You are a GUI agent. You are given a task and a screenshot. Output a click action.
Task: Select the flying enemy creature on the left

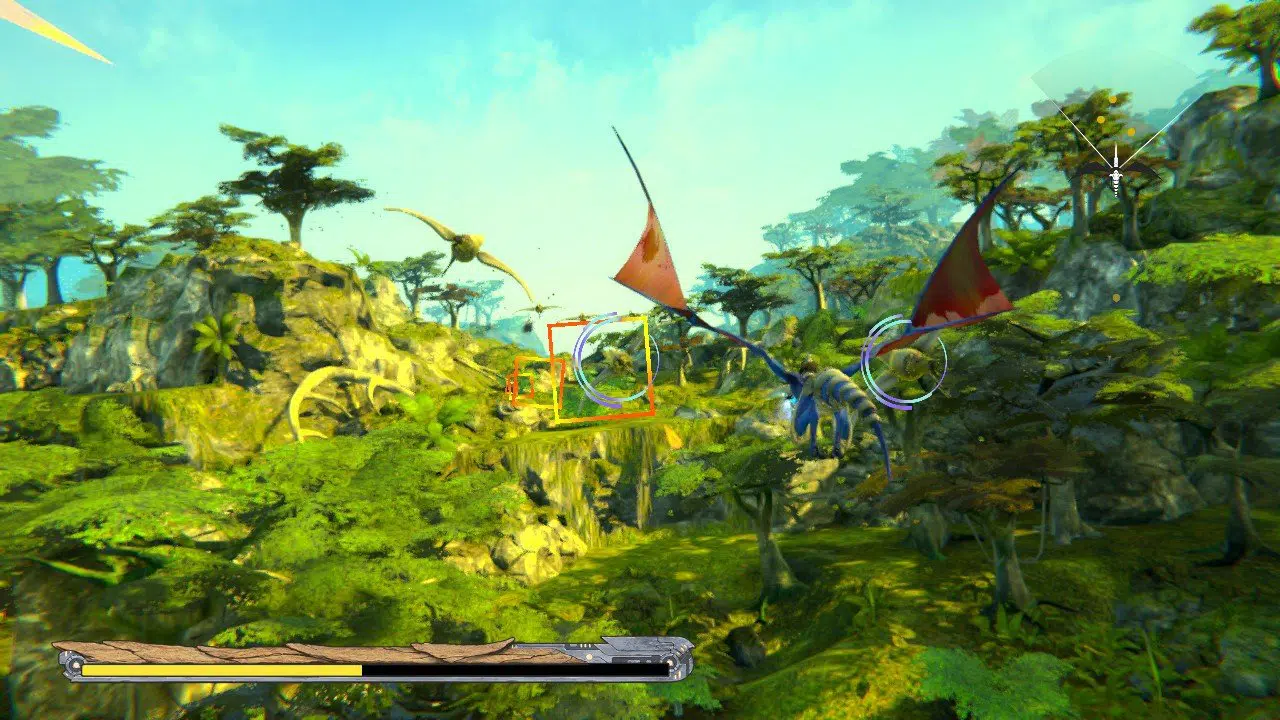465,250
